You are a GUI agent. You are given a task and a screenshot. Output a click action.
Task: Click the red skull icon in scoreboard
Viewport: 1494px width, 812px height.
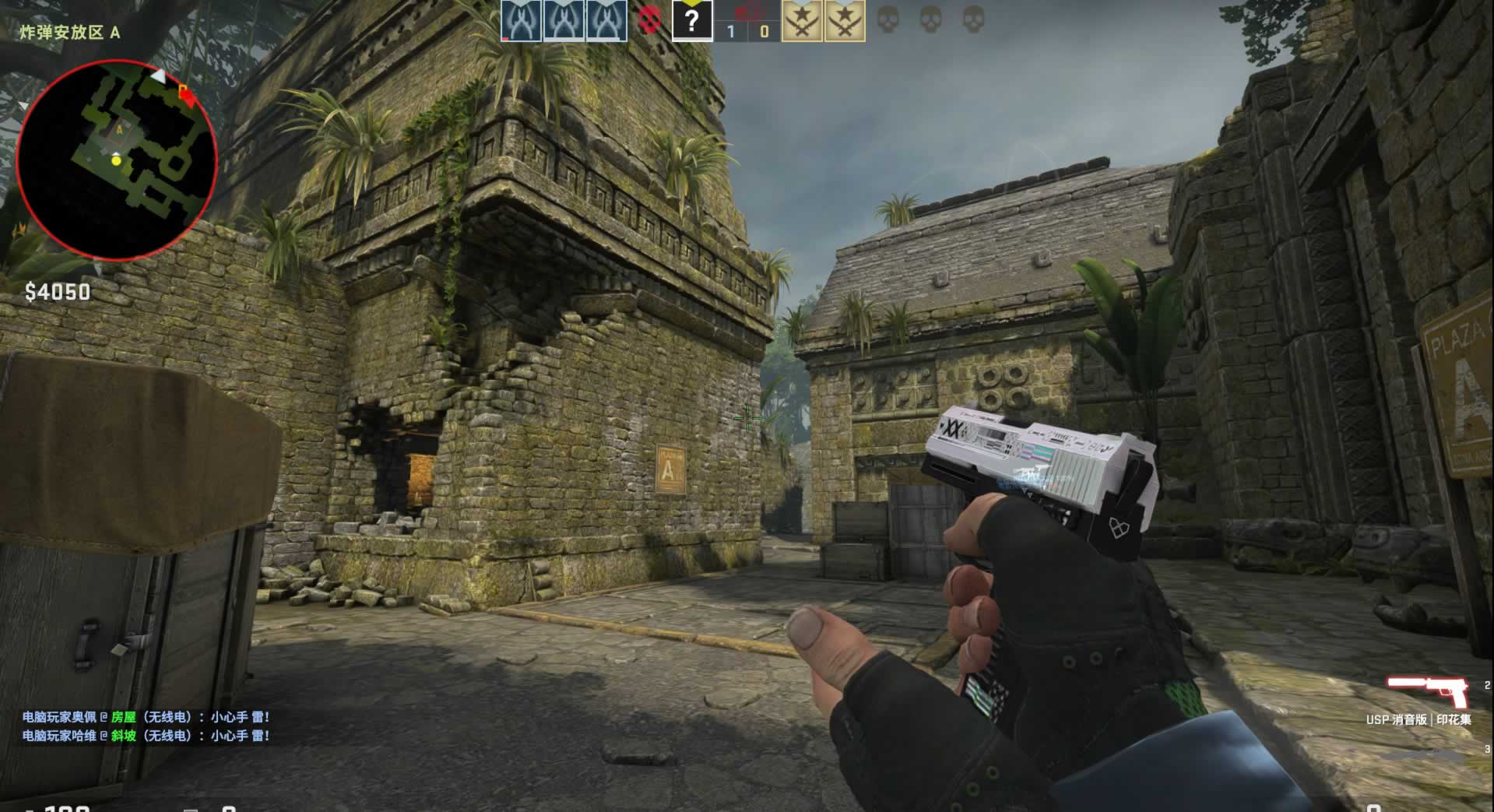click(x=649, y=20)
